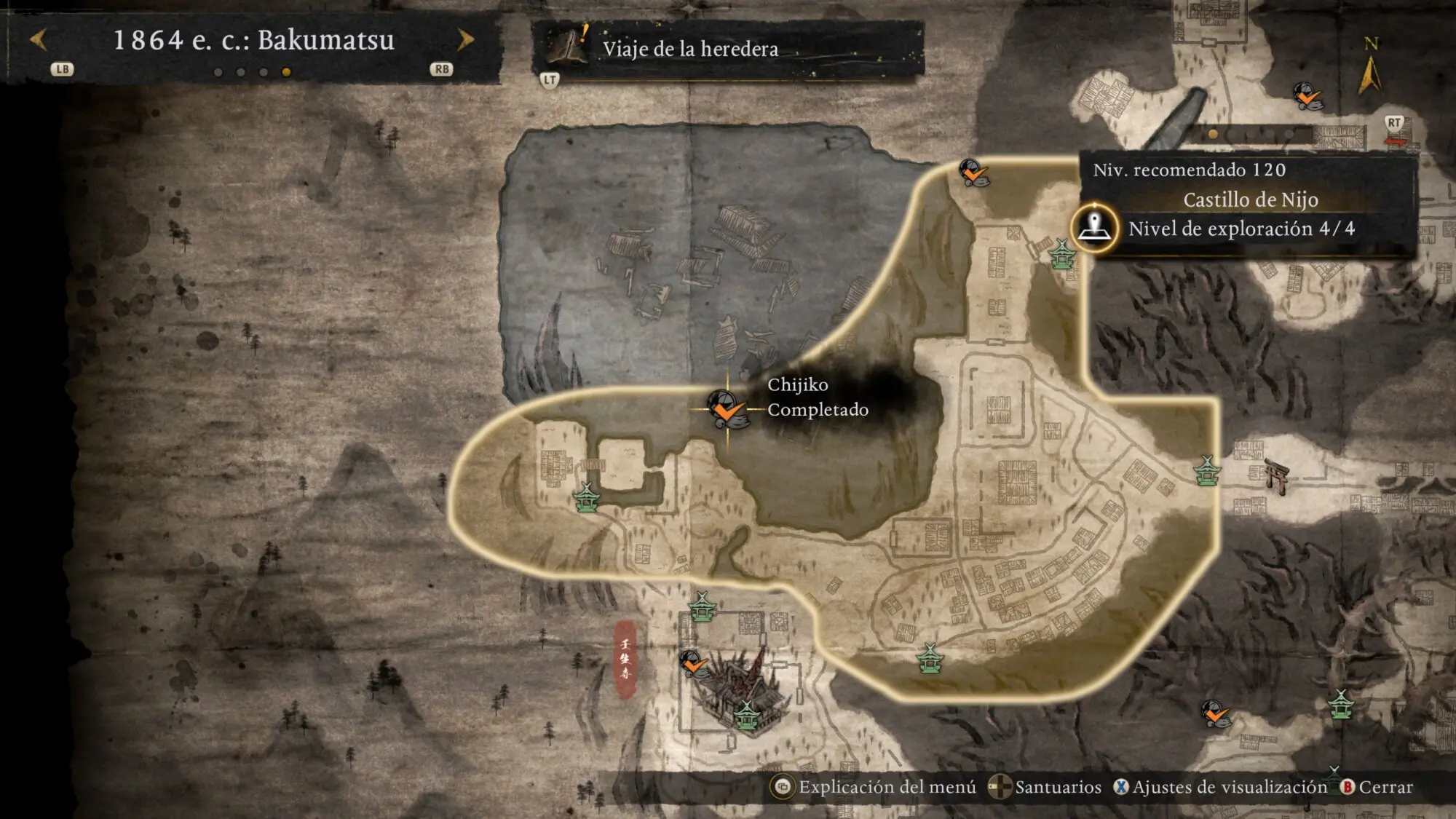Select the completed mission marker near the compass
The image size is (1456, 819).
tap(1307, 96)
